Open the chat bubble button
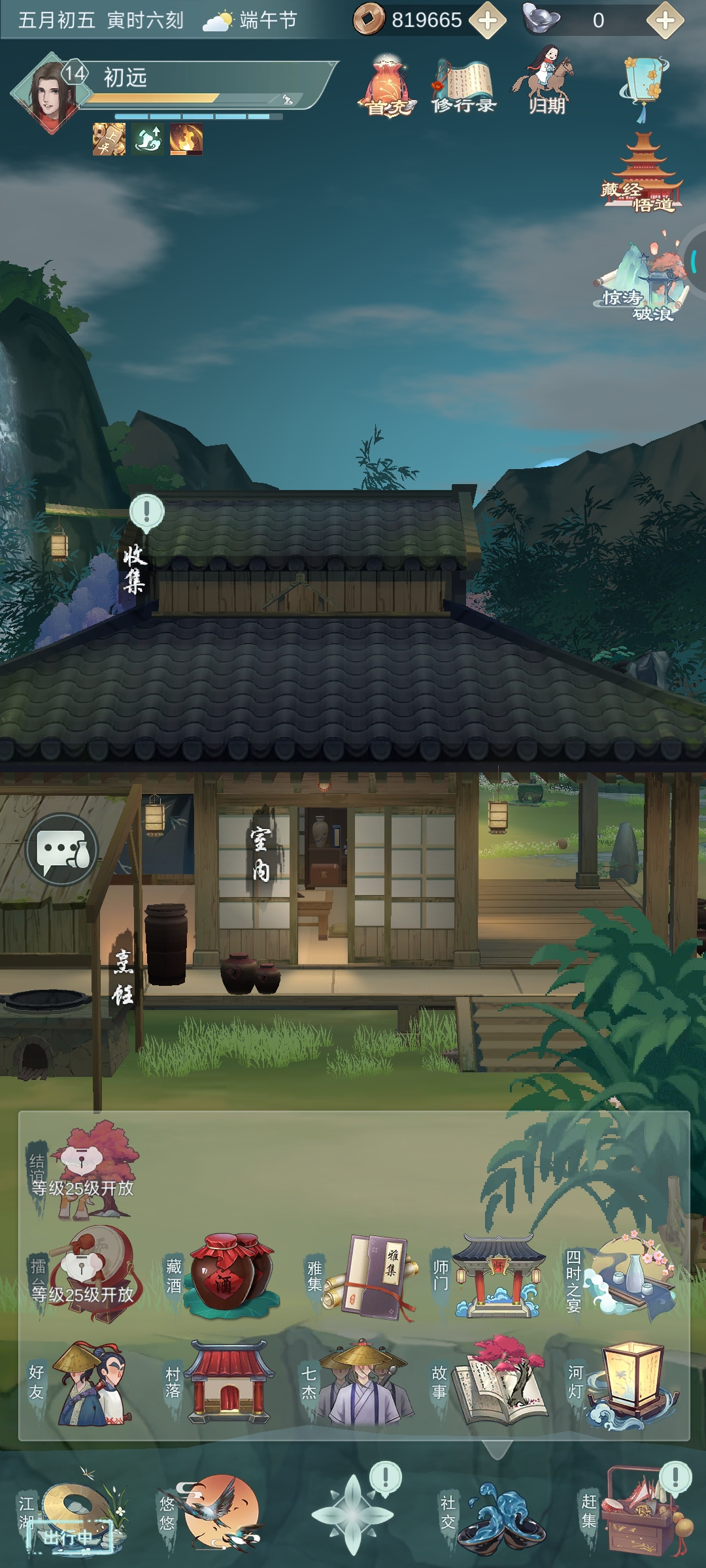The image size is (706, 1568). pyautogui.click(x=62, y=849)
